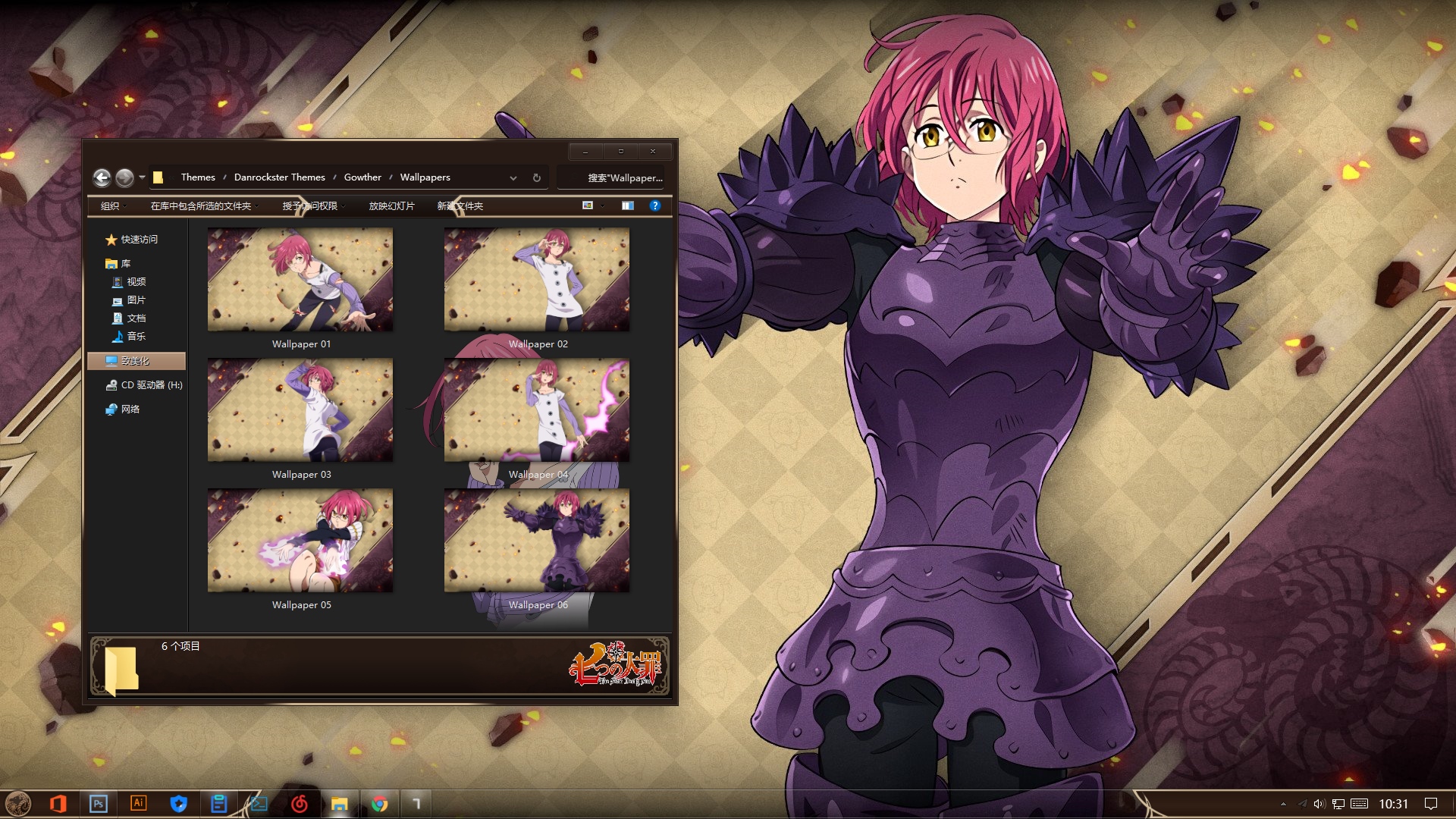Open CD 驱动器 (H:) in the sidebar
Image resolution: width=1456 pixels, height=819 pixels.
point(151,385)
